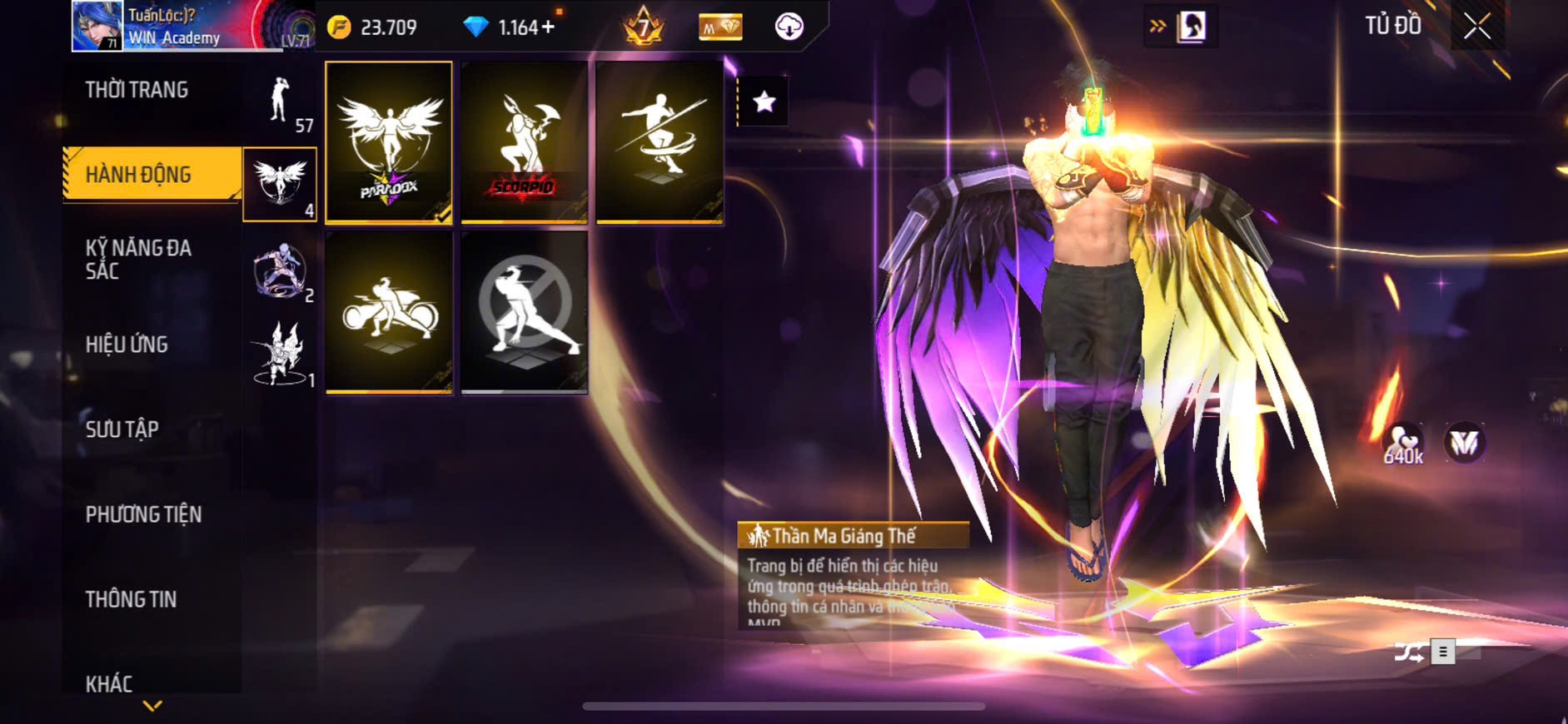1568x724 pixels.
Task: Open the Hiệu Ứng category
Action: 127,345
